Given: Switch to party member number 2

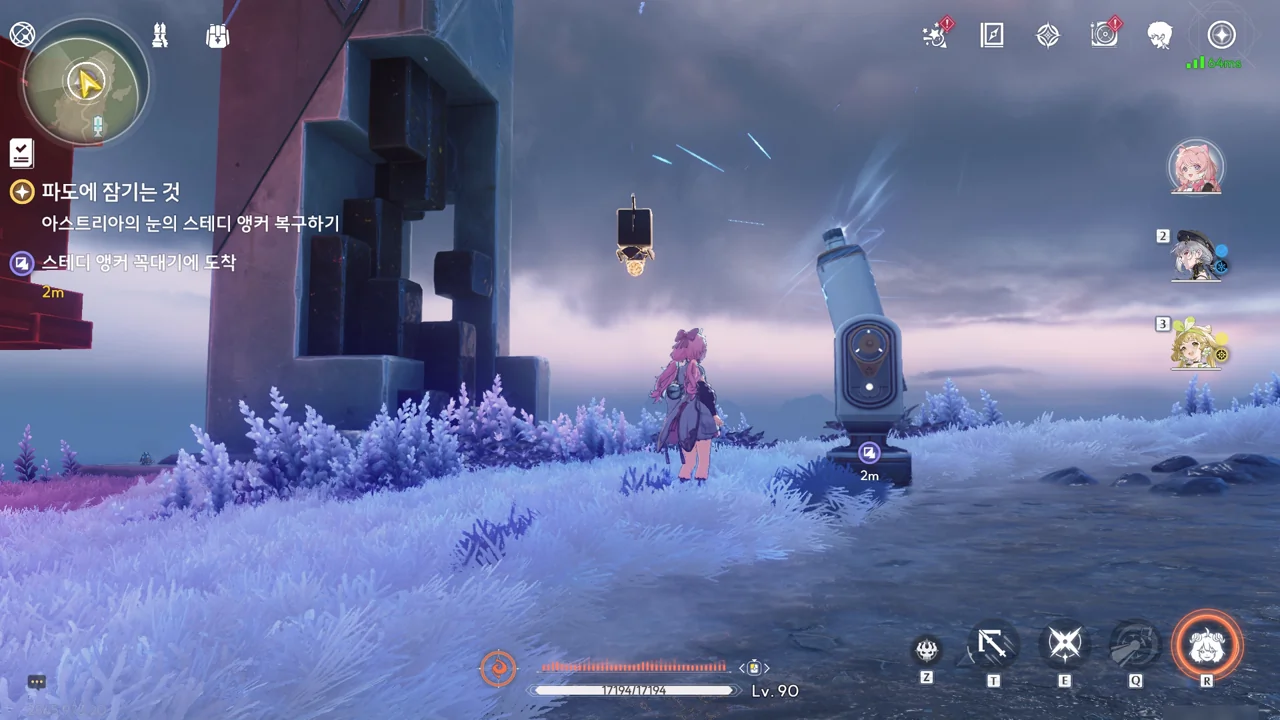Looking at the screenshot, I should [1196, 257].
